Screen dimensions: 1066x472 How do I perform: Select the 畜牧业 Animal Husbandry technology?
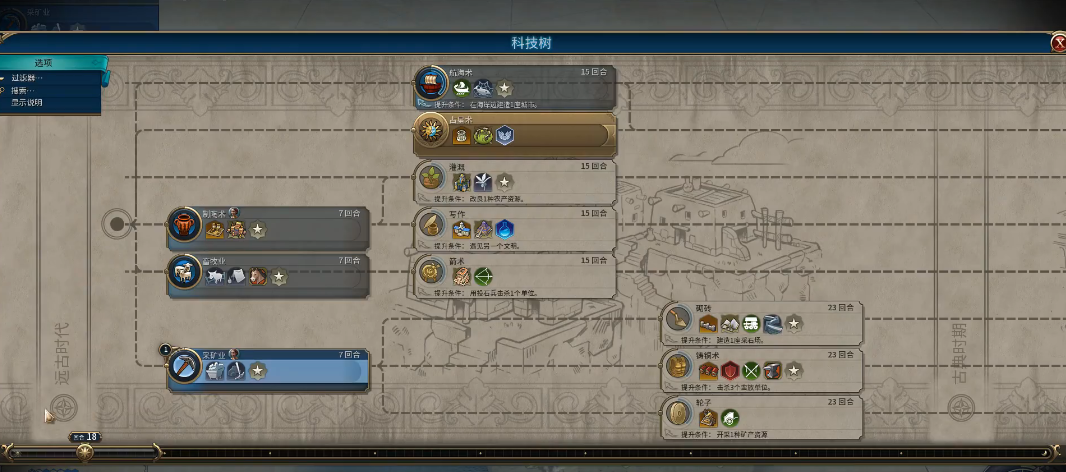[268, 275]
